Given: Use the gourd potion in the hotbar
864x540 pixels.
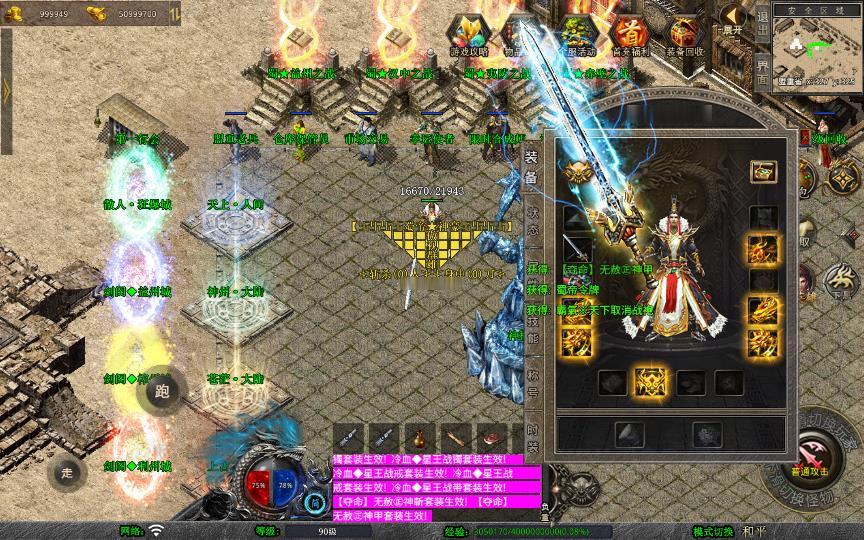Looking at the screenshot, I should (419, 438).
